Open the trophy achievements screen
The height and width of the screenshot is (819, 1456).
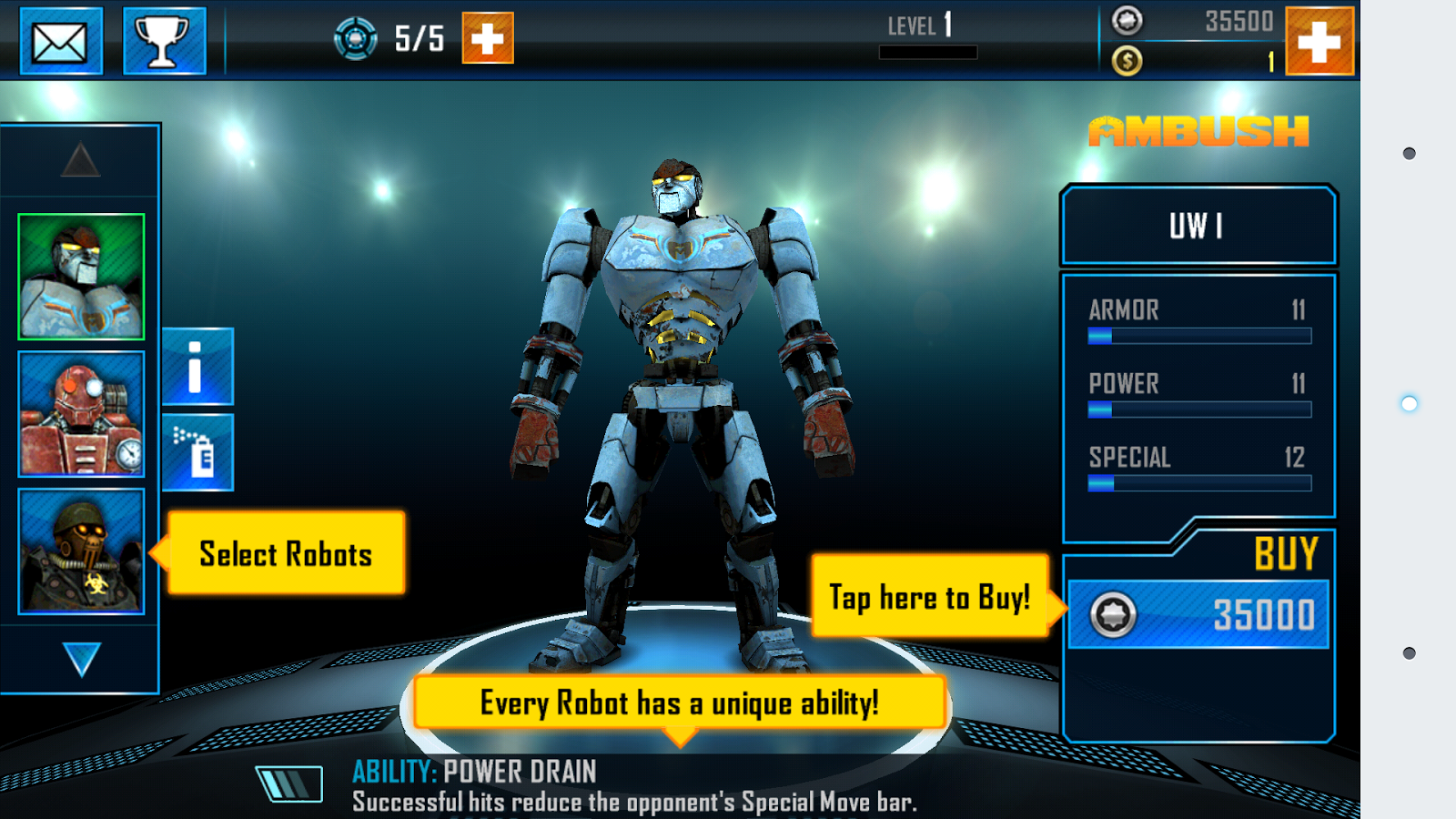(x=164, y=41)
